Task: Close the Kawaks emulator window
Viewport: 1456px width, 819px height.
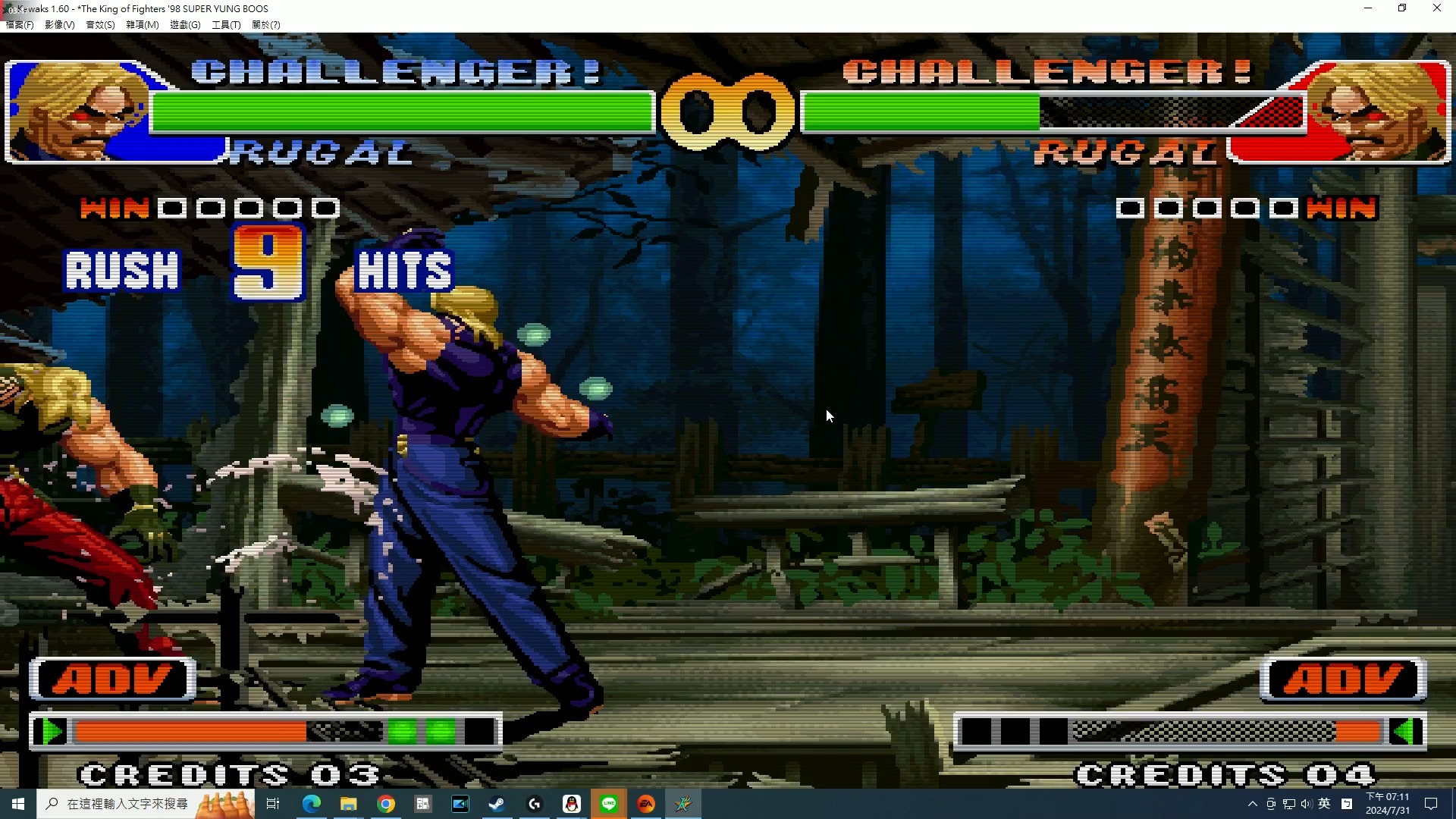Action: [x=1436, y=8]
